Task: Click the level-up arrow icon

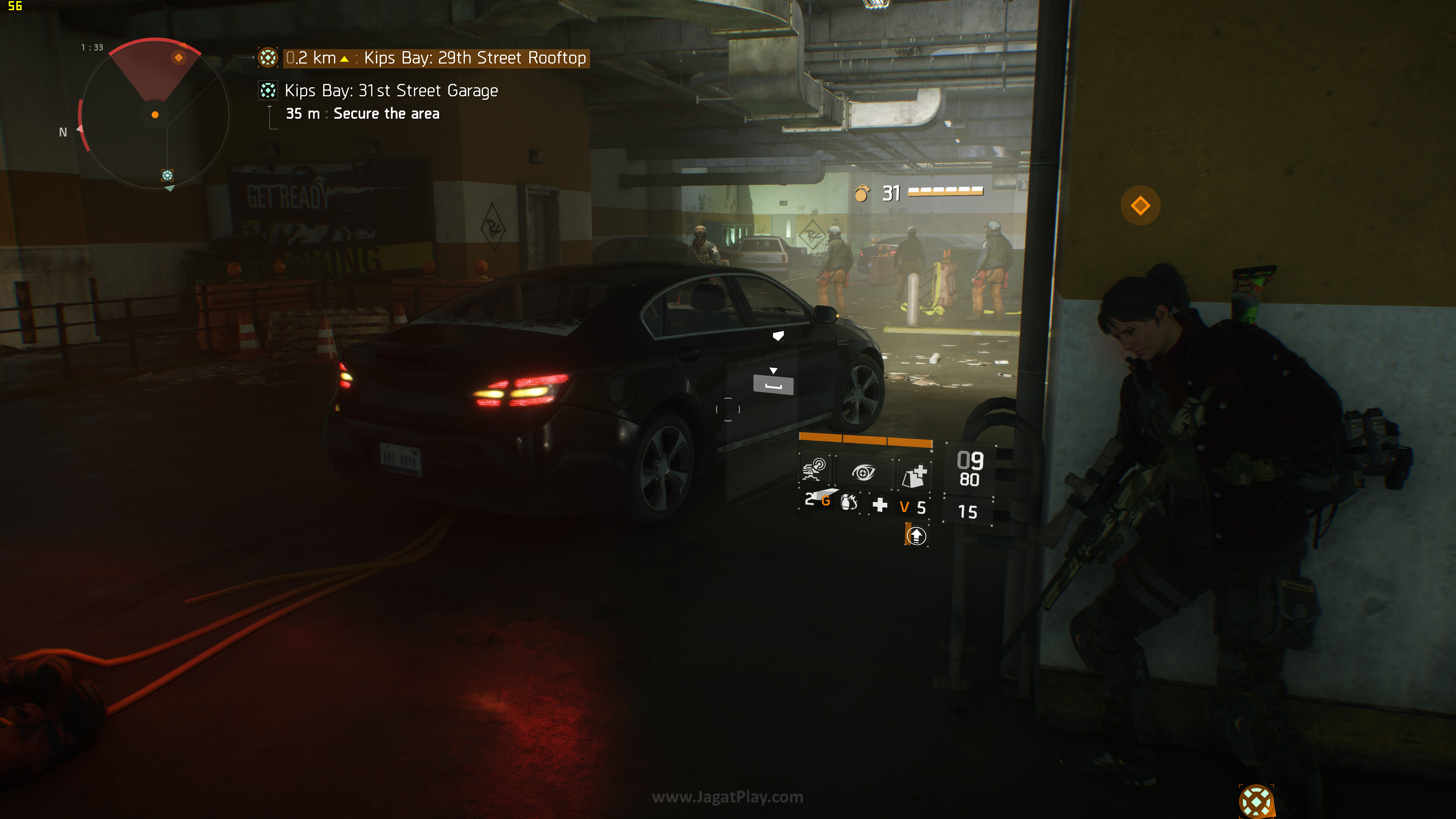Action: pyautogui.click(x=916, y=535)
